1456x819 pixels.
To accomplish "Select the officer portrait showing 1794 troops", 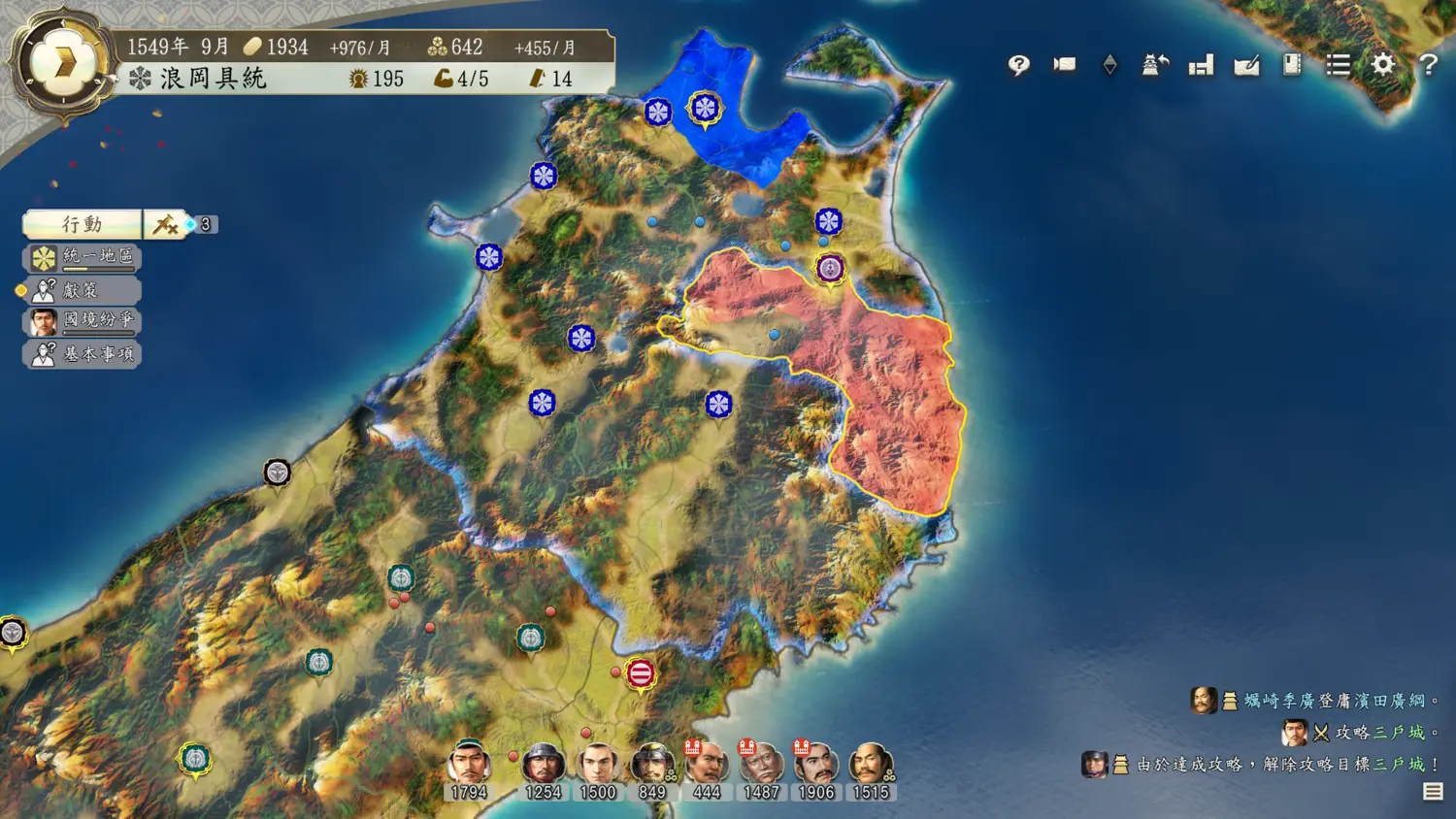I will click(469, 765).
